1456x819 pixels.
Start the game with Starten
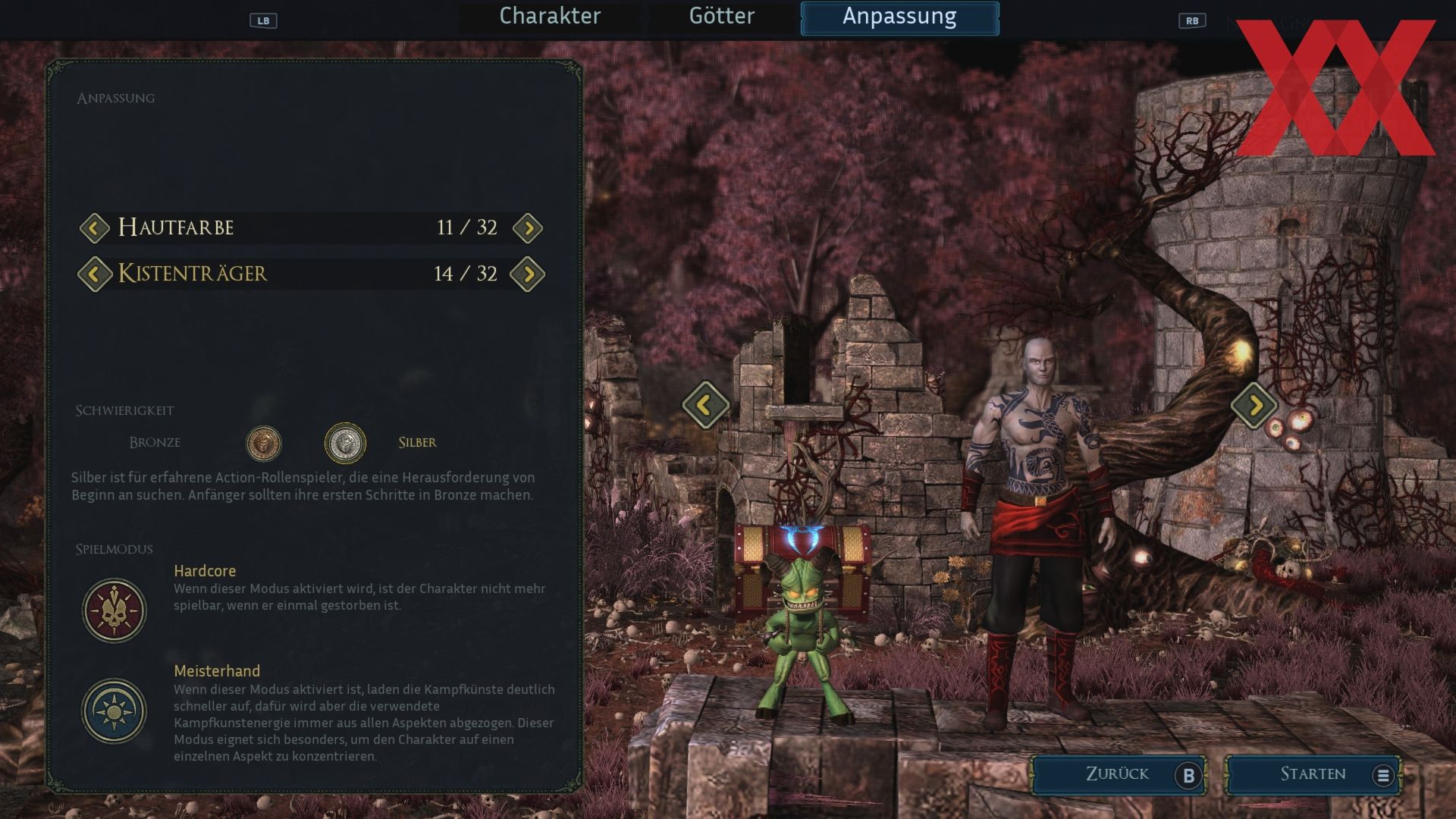[x=1313, y=774]
